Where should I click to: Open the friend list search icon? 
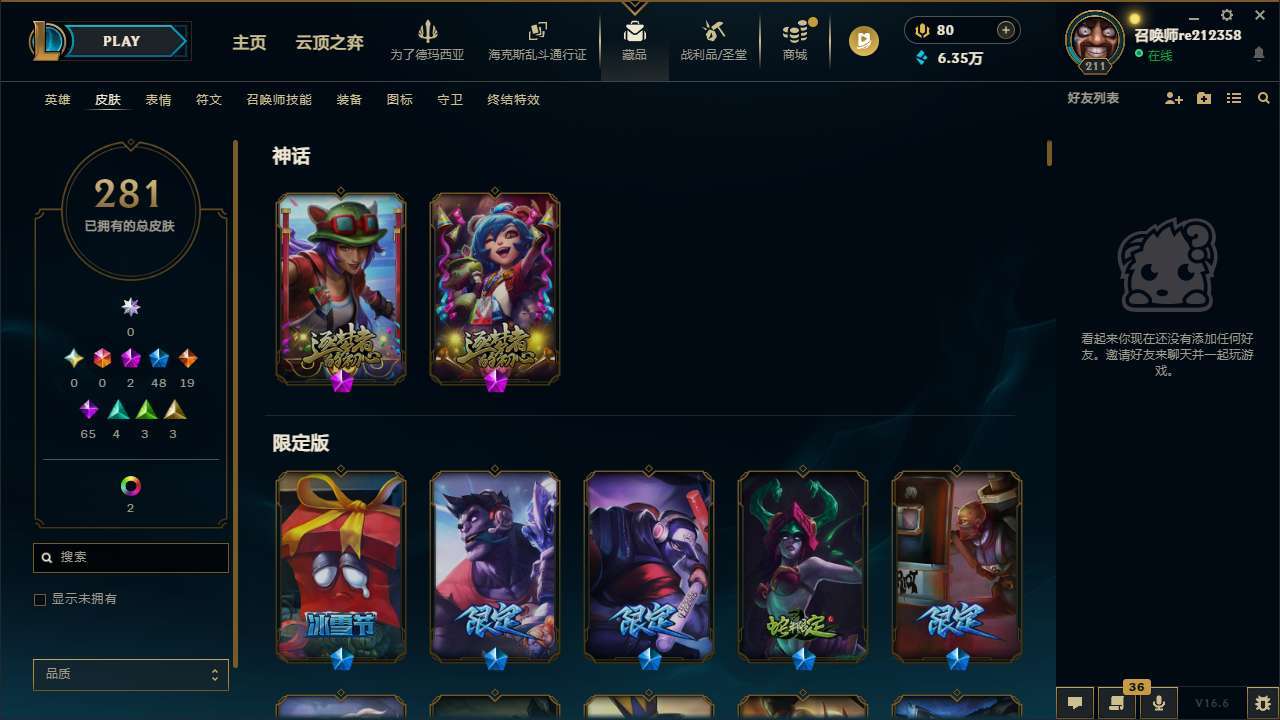1264,98
